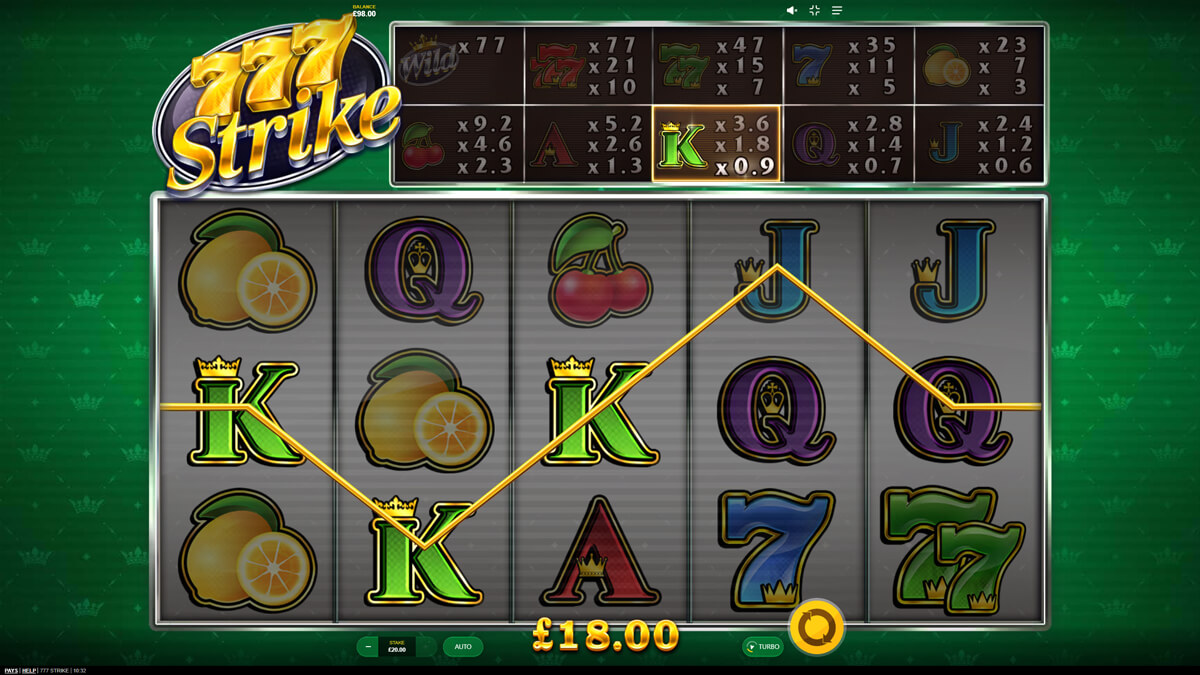Decrease the stake with the minus button
Viewport: 1200px width, 675px height.
pyautogui.click(x=368, y=647)
